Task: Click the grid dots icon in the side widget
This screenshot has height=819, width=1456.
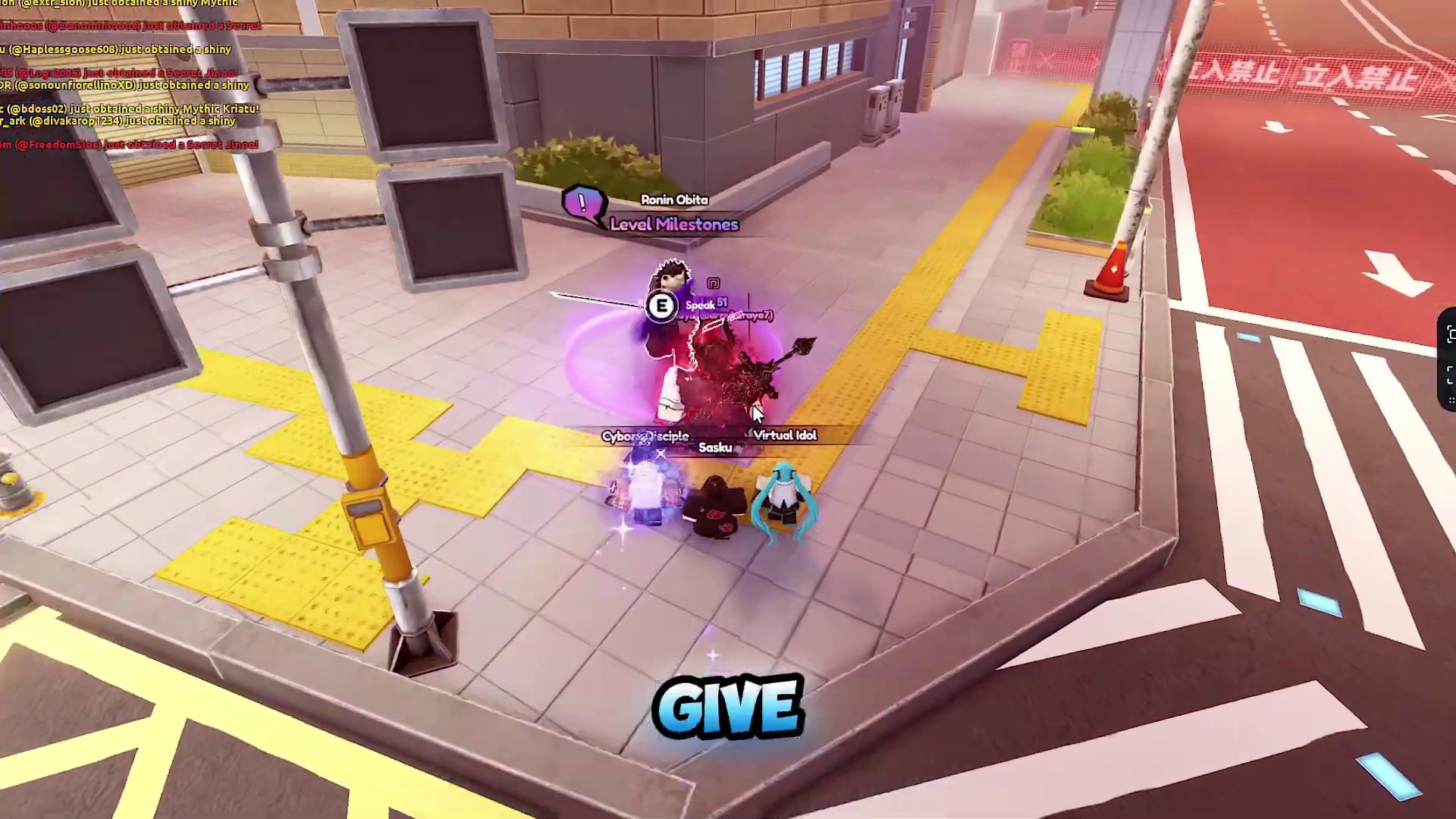Action: click(x=1451, y=400)
